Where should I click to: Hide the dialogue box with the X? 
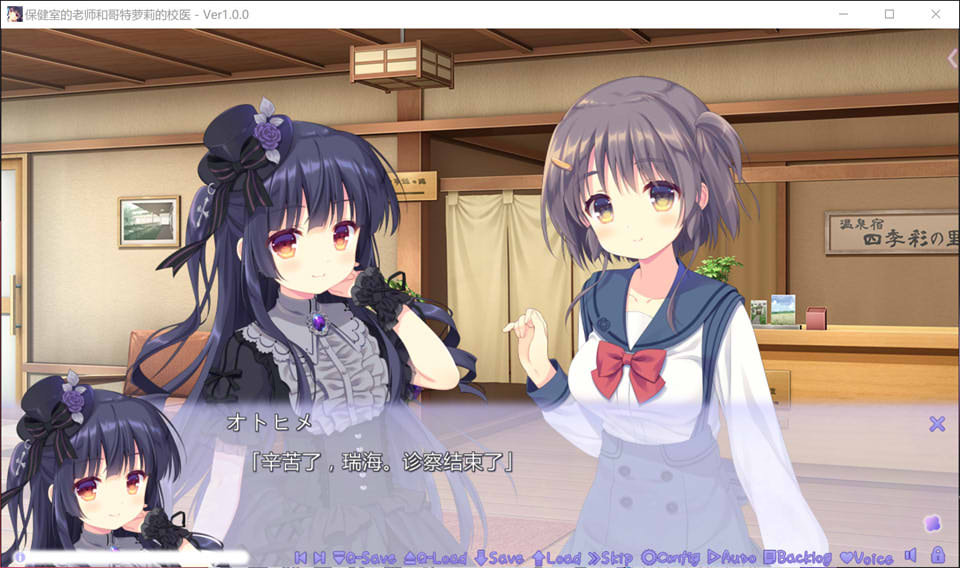coord(937,424)
